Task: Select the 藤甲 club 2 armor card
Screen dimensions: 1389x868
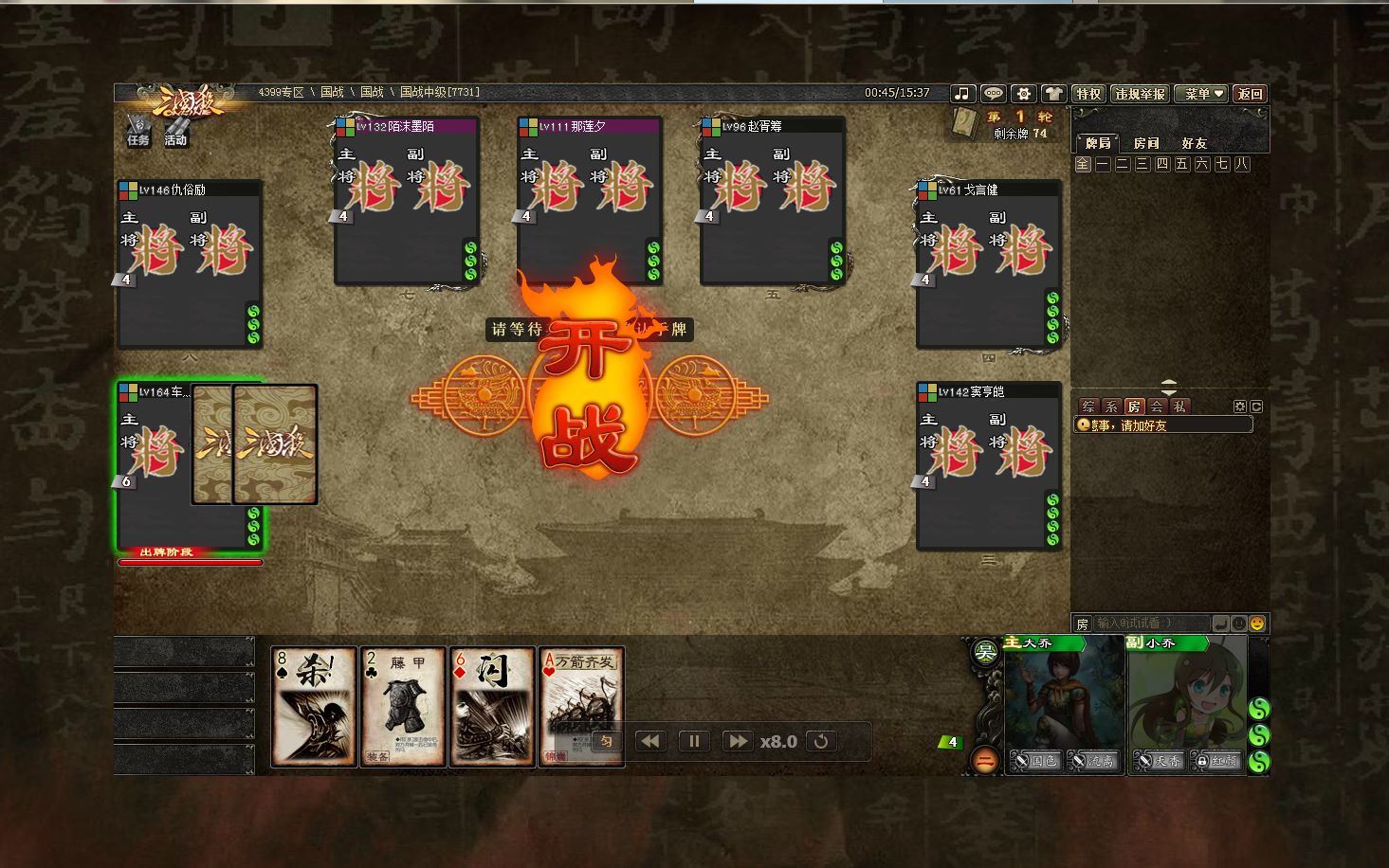Action: coord(403,706)
